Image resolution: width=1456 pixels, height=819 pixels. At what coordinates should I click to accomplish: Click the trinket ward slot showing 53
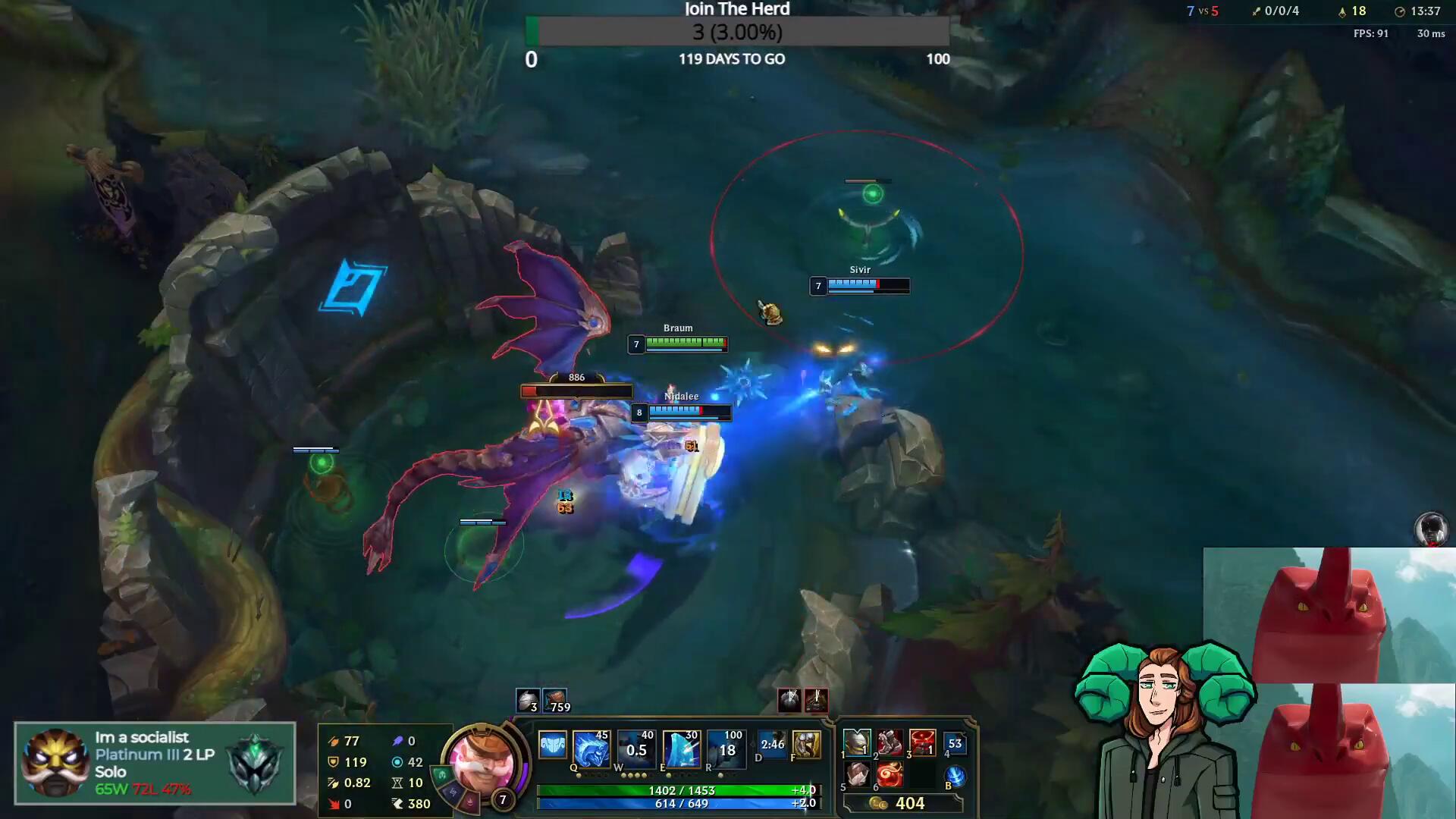pyautogui.click(x=955, y=743)
